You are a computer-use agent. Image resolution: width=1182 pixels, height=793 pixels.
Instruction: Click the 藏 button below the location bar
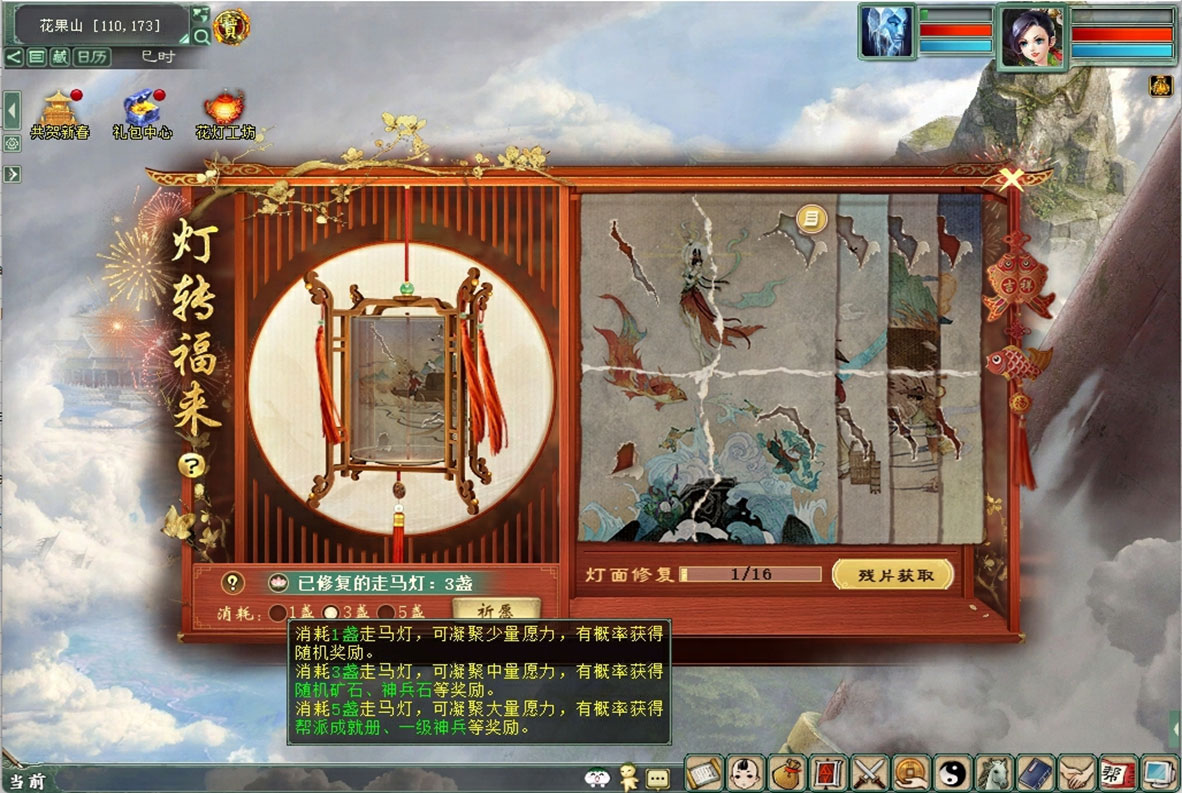tap(60, 57)
